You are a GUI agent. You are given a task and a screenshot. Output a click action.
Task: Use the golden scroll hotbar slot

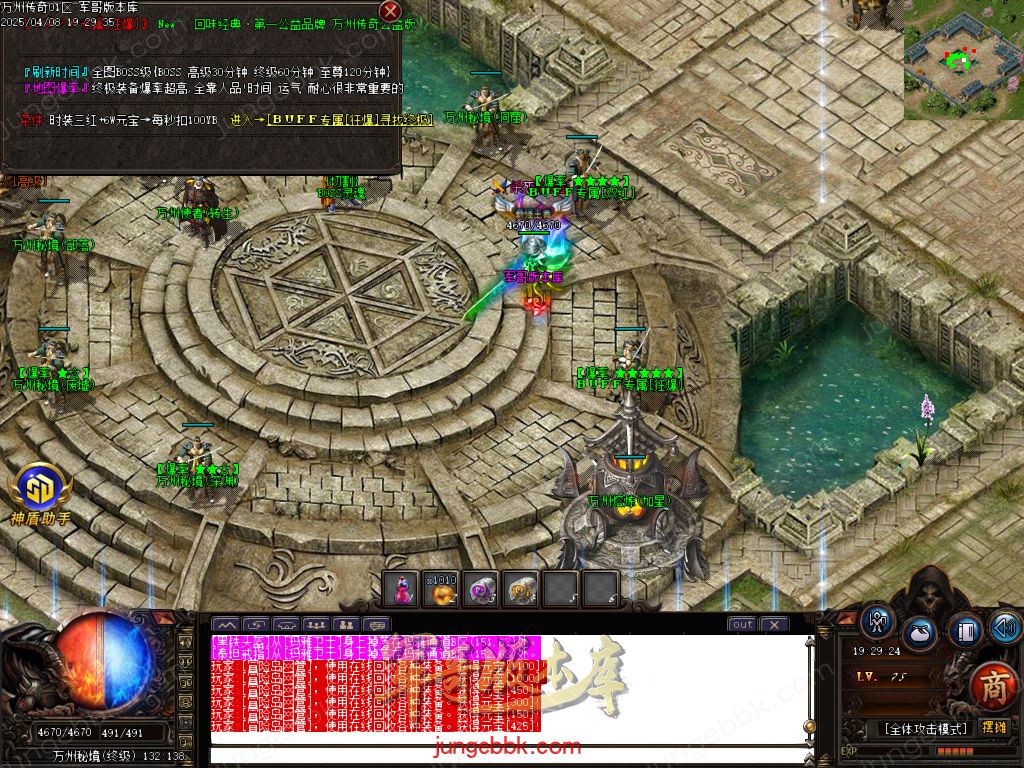(521, 589)
